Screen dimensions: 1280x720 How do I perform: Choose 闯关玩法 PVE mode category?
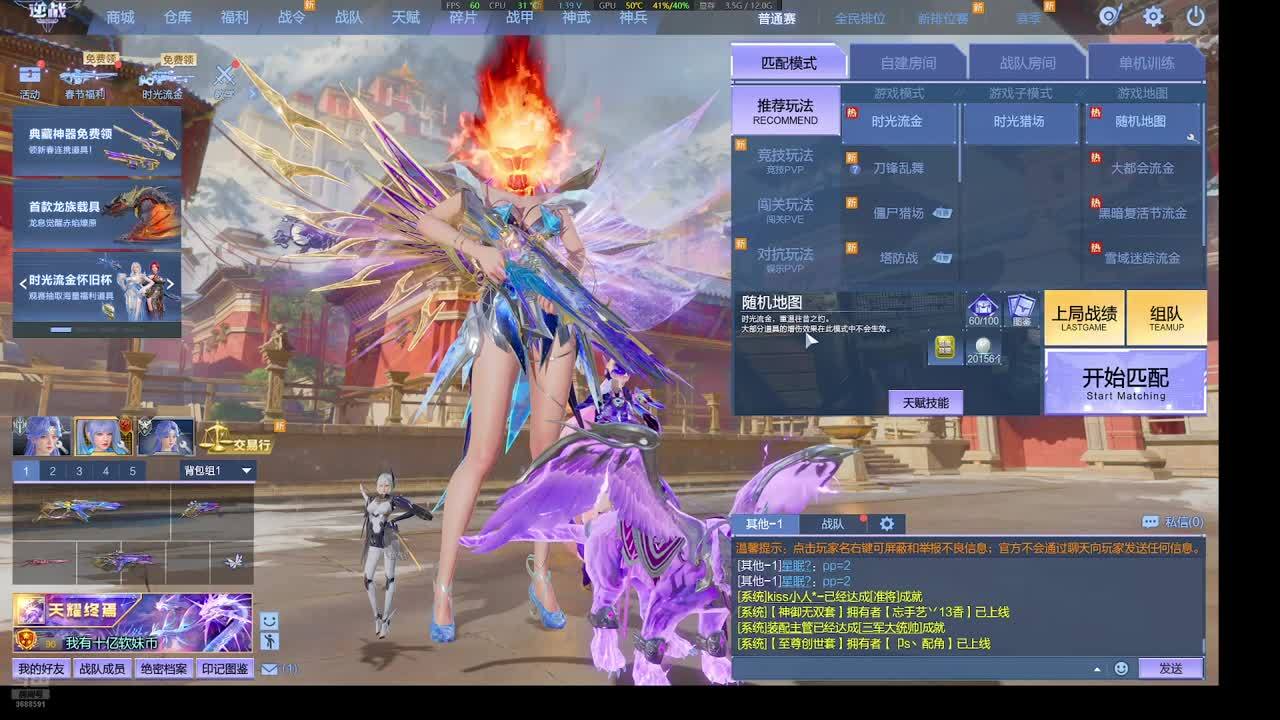pyautogui.click(x=785, y=209)
